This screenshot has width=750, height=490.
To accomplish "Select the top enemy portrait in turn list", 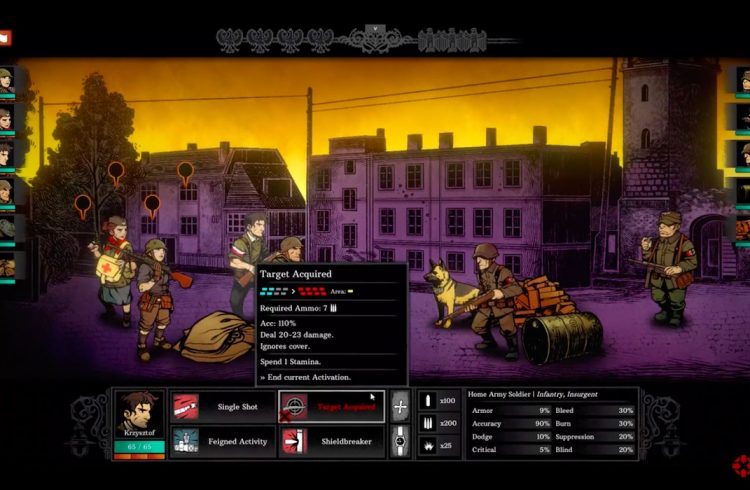I will pyautogui.click(x=743, y=80).
